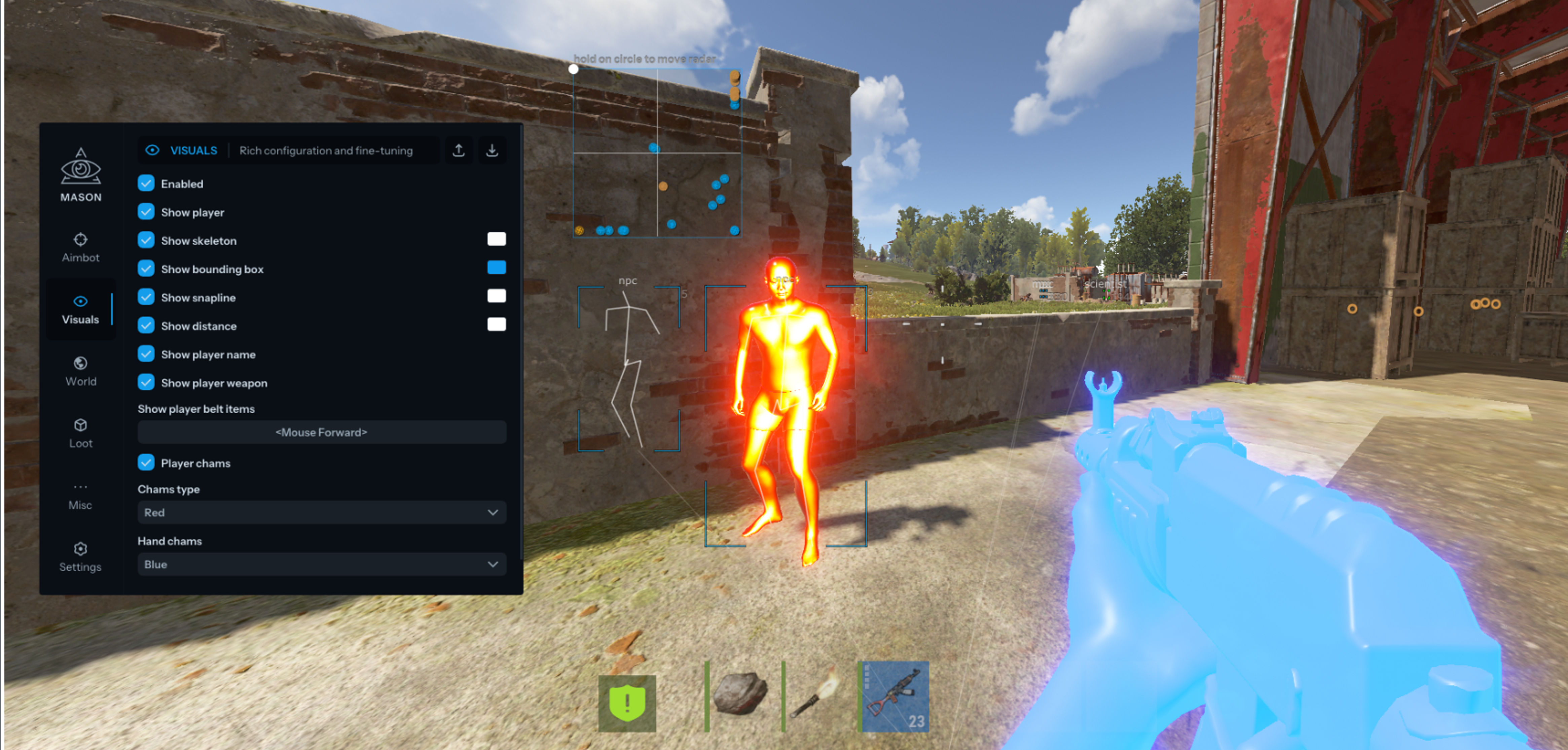1568x750 pixels.
Task: Open the Chams type dropdown set to Red
Action: click(x=321, y=512)
